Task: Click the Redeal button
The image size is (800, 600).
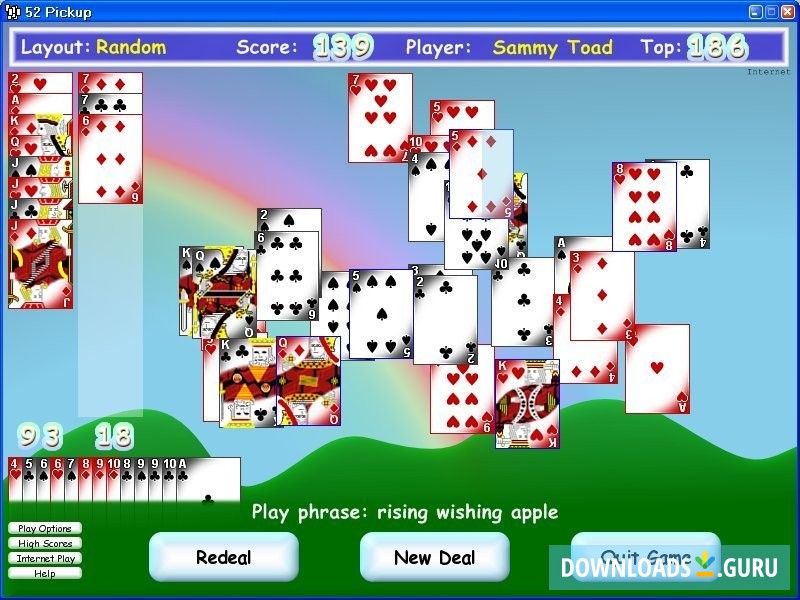Action: click(x=223, y=557)
